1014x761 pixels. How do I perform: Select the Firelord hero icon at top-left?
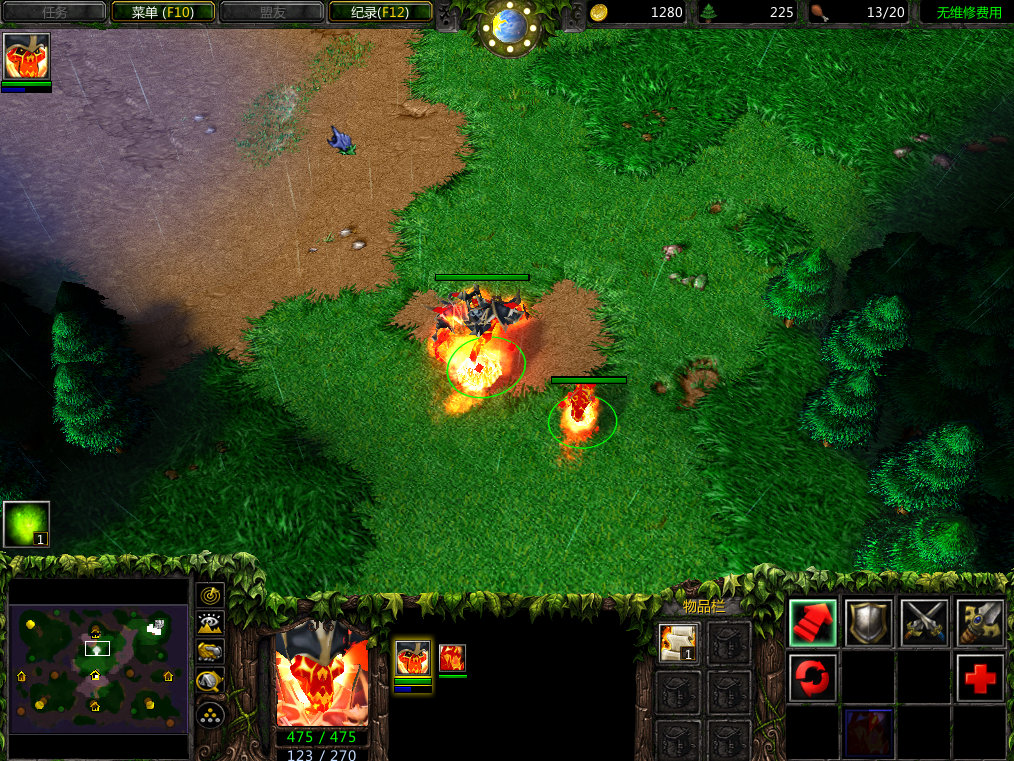(27, 57)
